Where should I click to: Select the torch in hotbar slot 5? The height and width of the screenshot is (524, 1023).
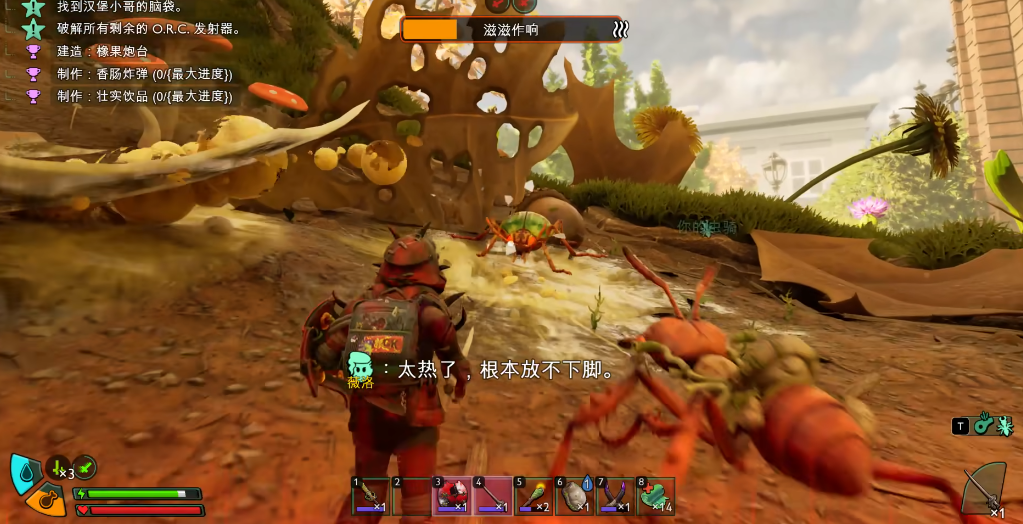point(534,495)
